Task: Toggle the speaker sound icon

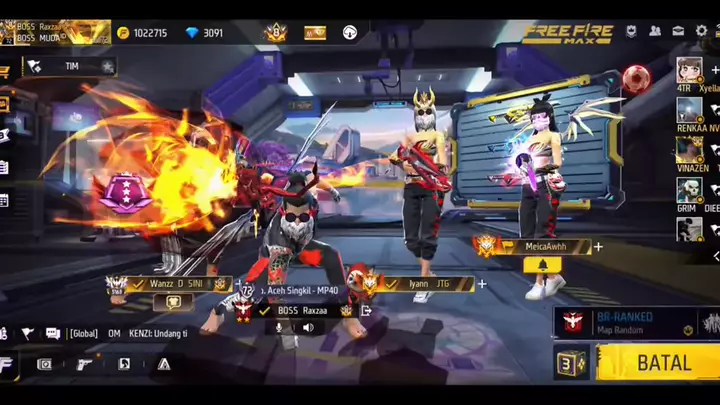Action: 307,327
